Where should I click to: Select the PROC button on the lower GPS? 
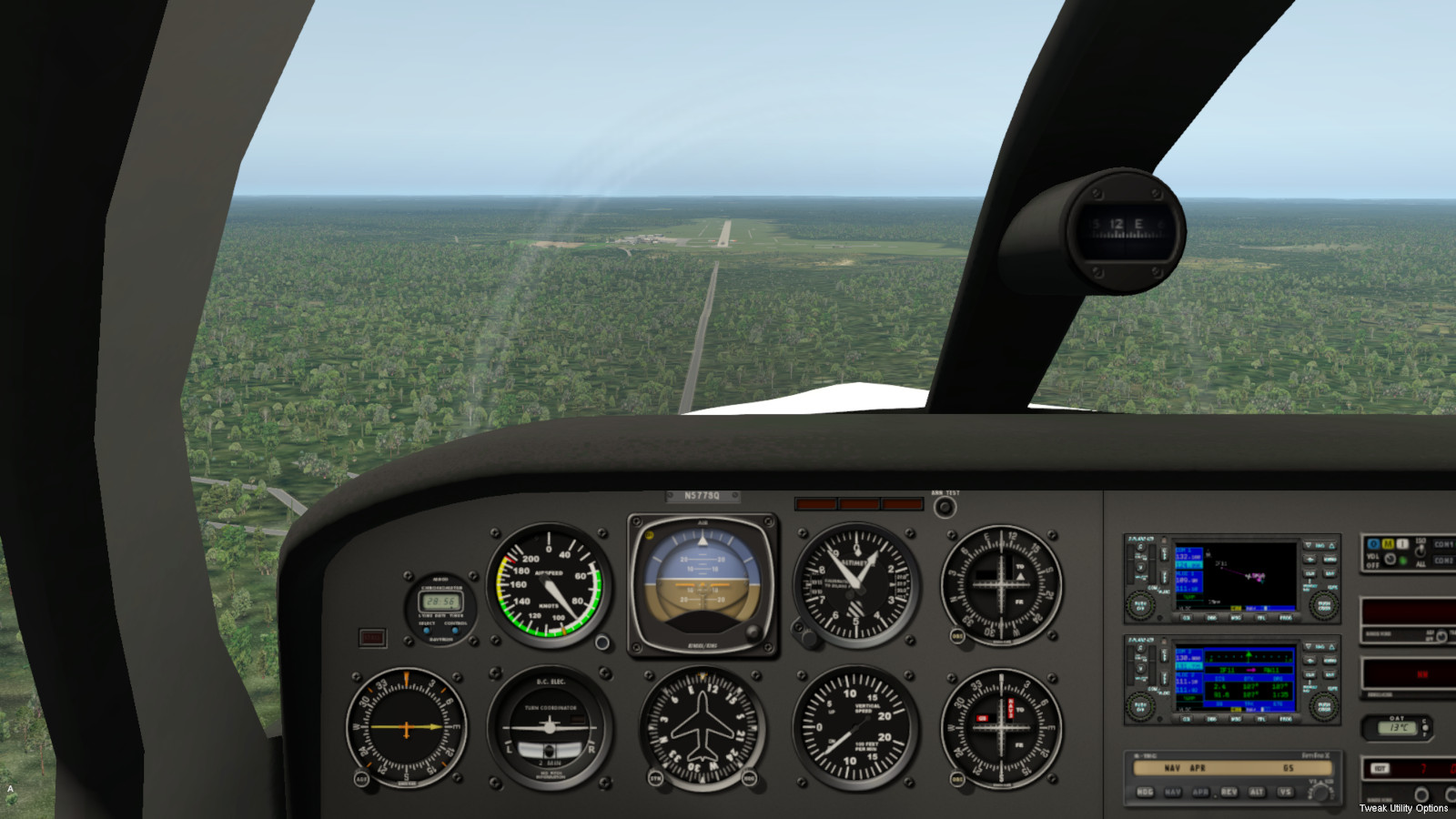[x=1286, y=719]
